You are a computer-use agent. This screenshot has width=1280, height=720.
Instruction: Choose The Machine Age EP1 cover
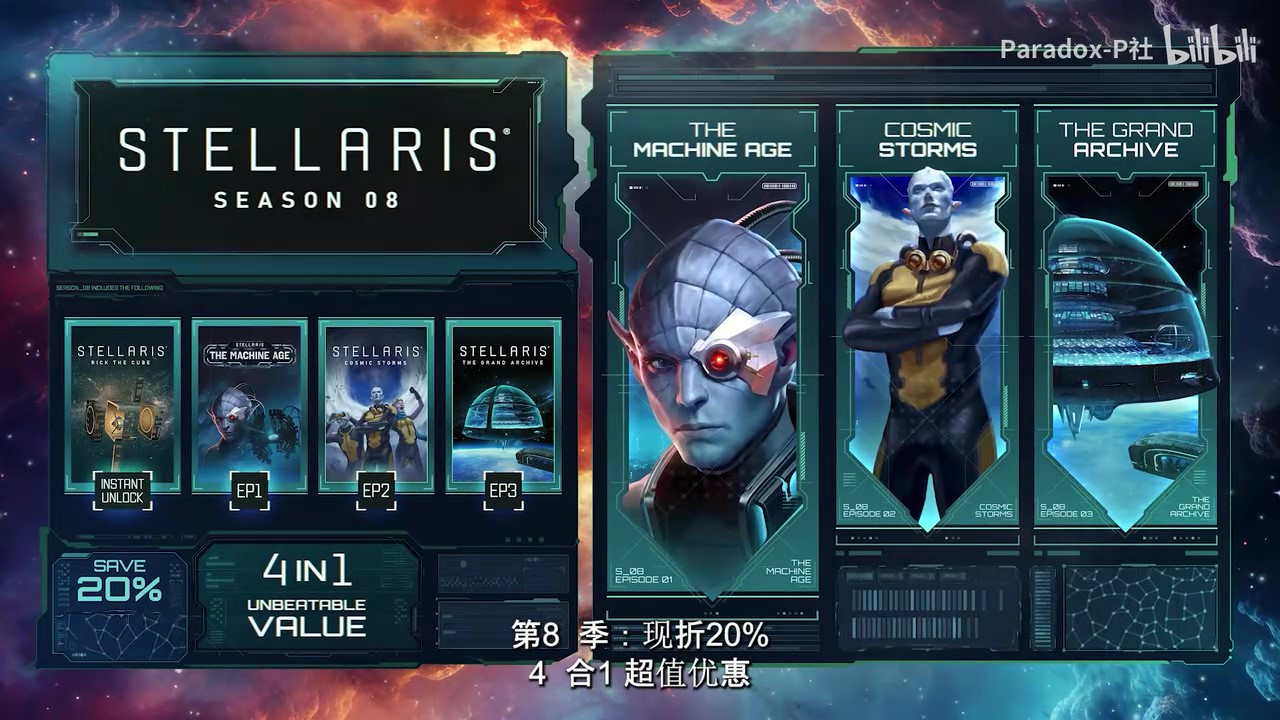pos(249,405)
